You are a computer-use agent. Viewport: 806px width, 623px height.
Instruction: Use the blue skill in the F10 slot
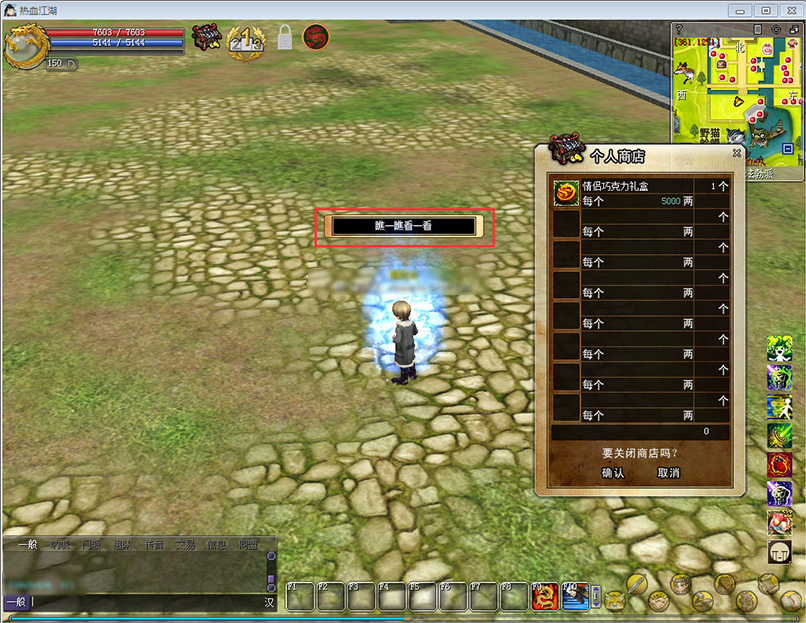[575, 597]
